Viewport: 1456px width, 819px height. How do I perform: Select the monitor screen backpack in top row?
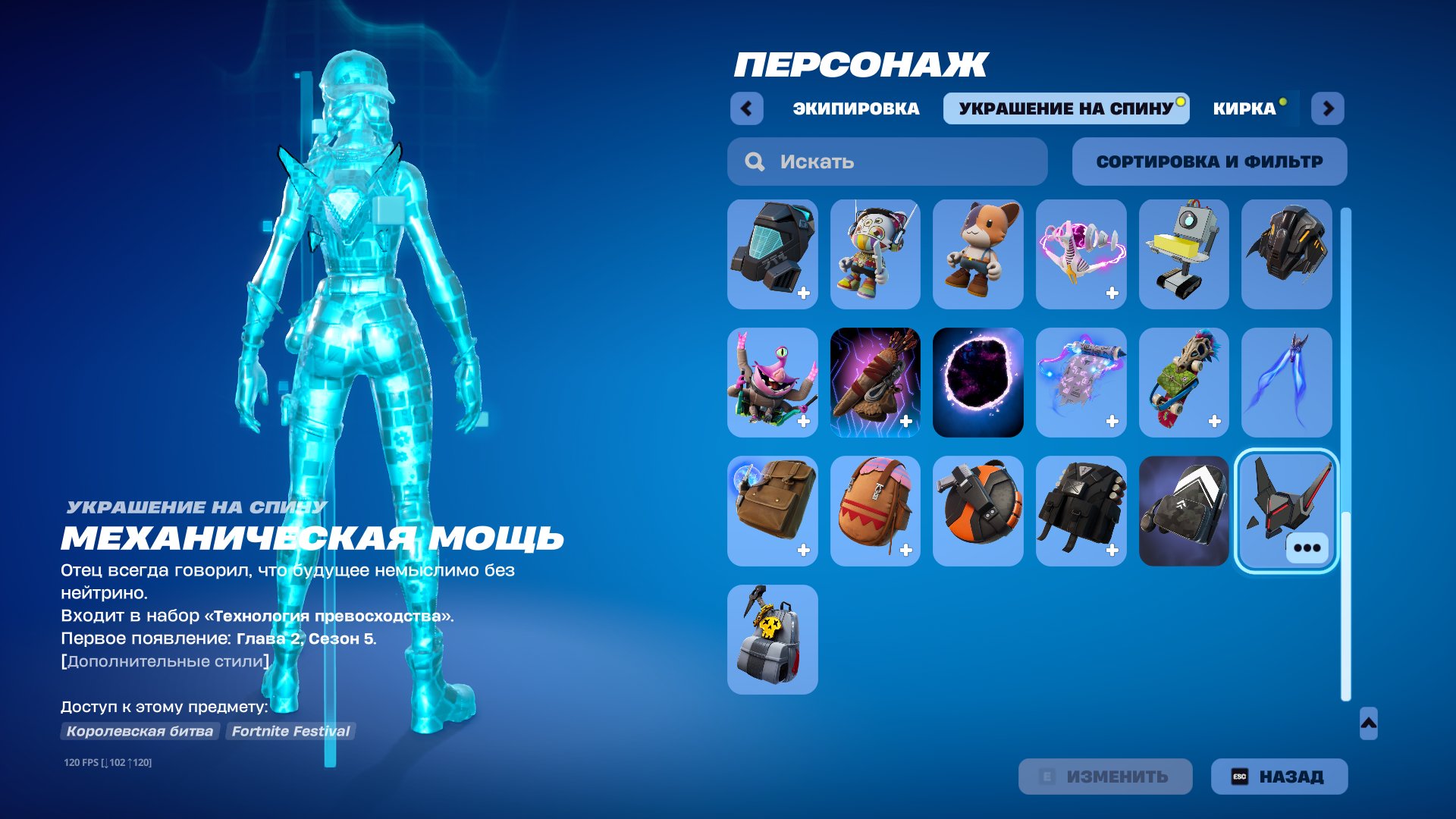pos(772,254)
